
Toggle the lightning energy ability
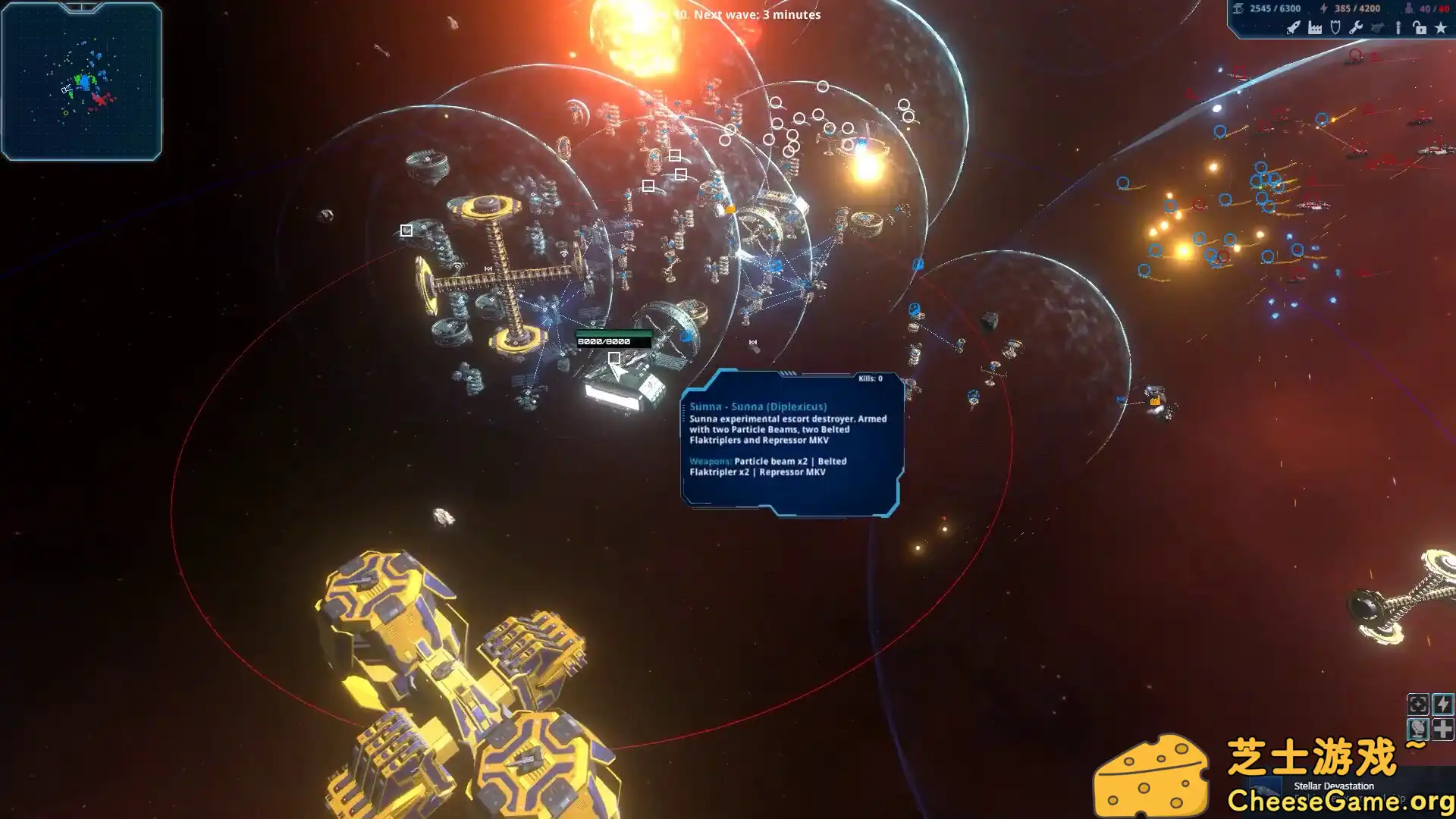1443,705
